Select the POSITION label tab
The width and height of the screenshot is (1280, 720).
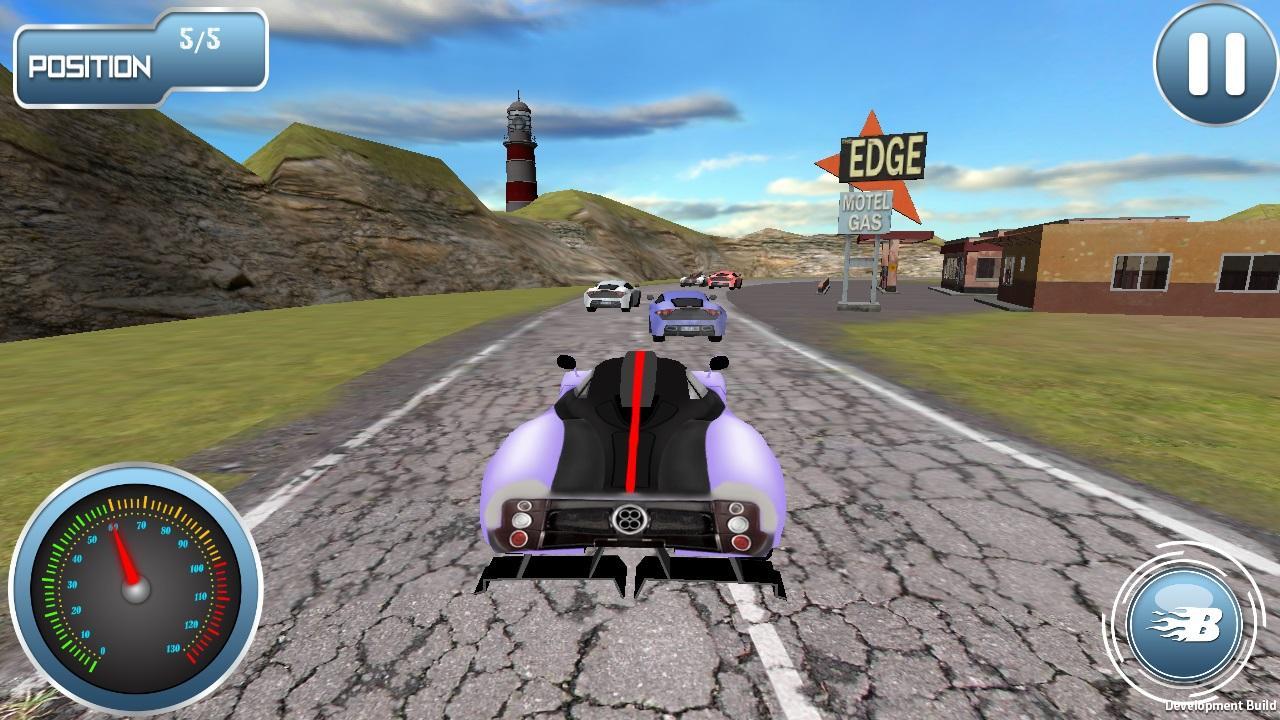(90, 64)
